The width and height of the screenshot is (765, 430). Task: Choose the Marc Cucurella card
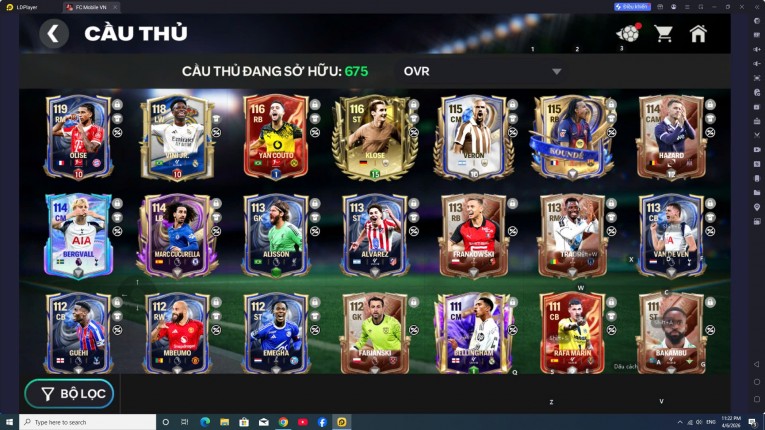coord(175,236)
